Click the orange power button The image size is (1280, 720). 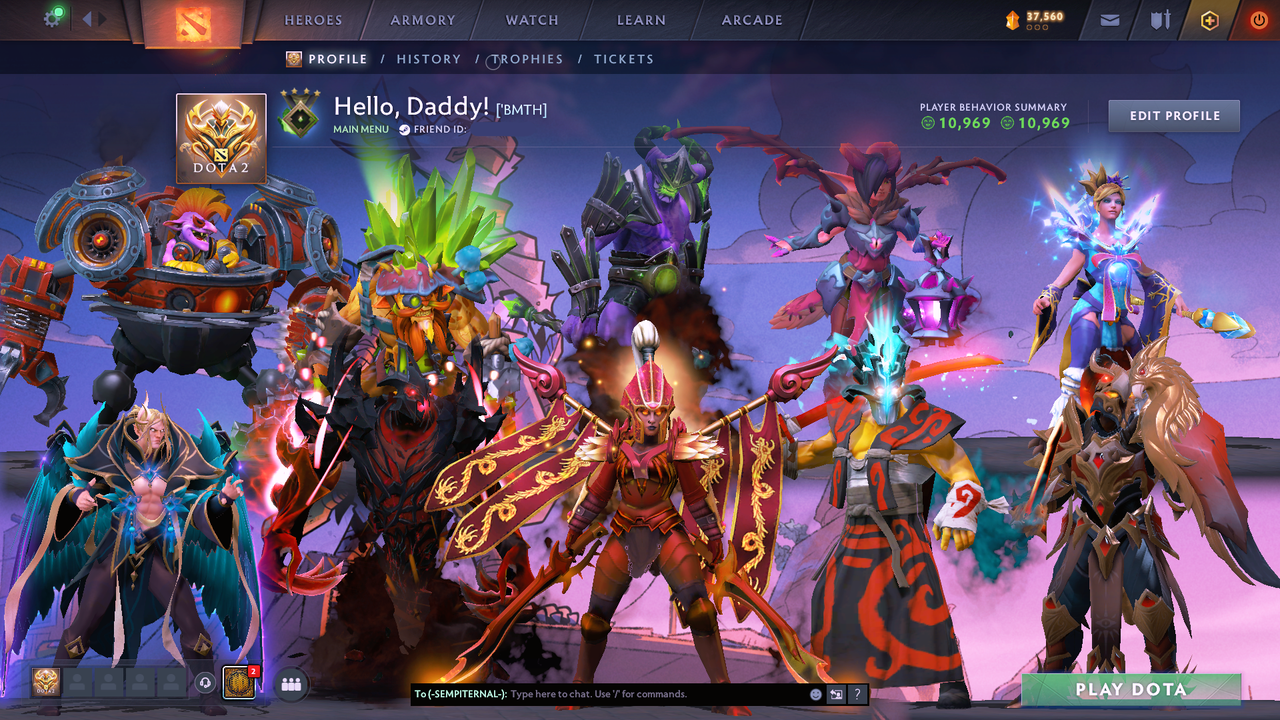tap(1258, 19)
